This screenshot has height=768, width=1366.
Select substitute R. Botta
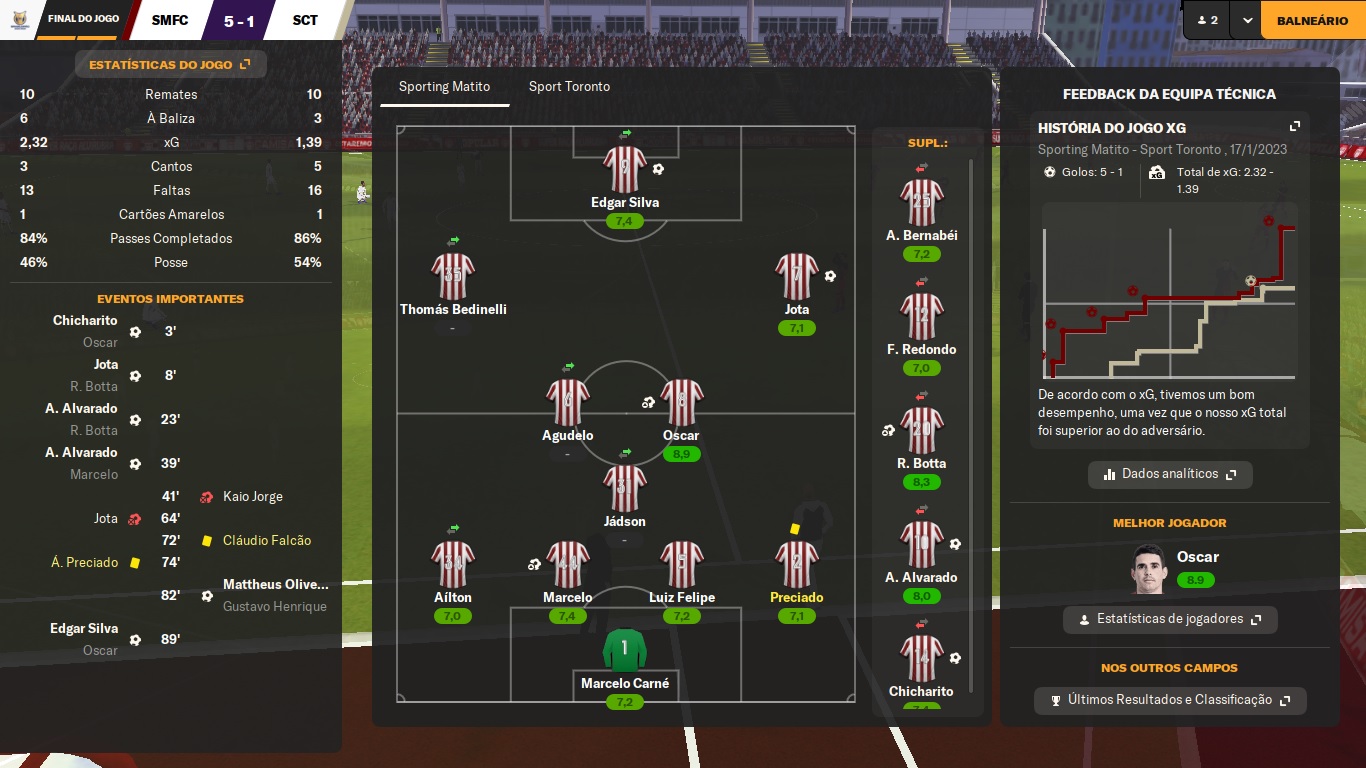click(x=921, y=431)
